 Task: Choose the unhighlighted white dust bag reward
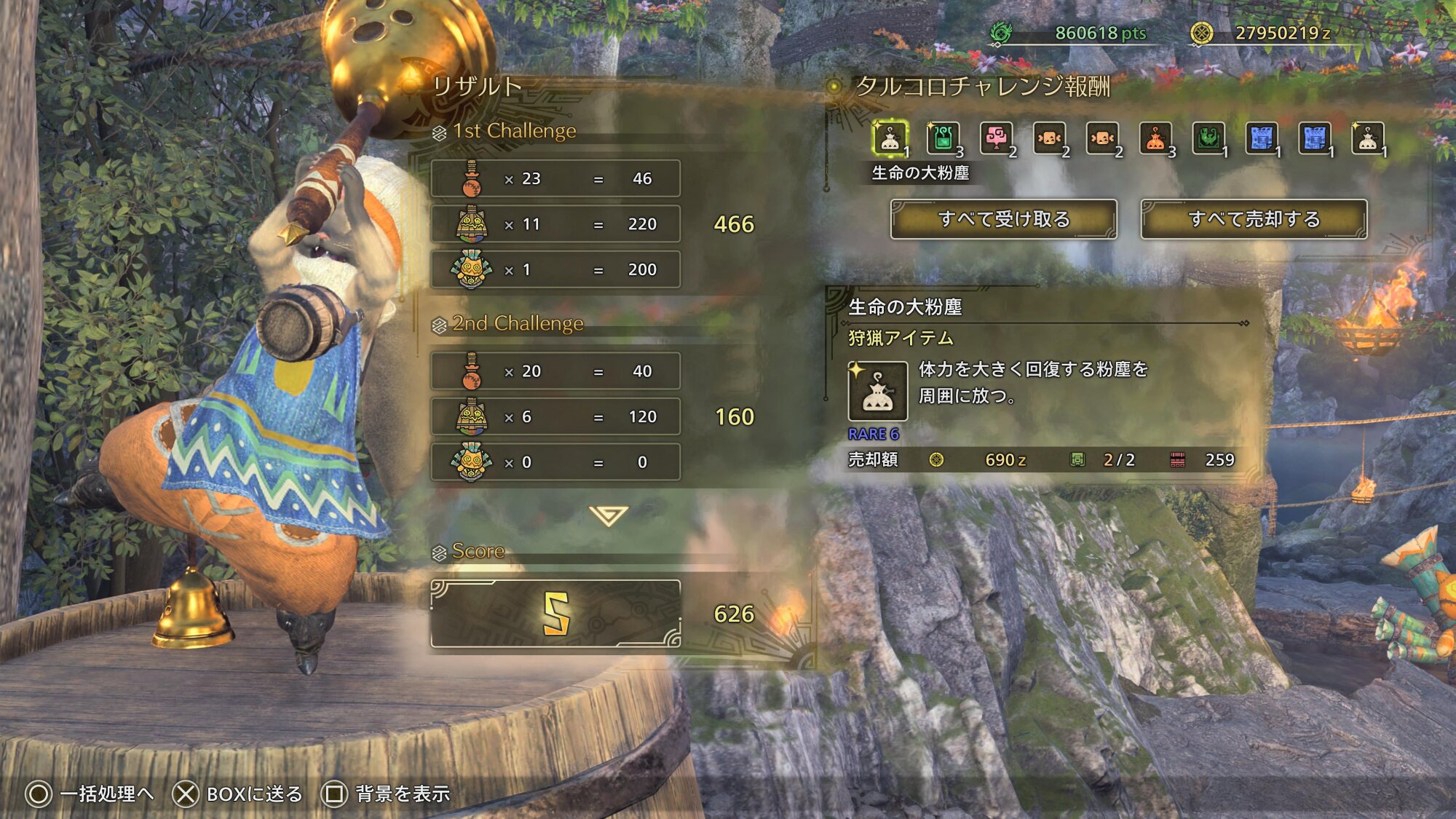tap(1368, 138)
